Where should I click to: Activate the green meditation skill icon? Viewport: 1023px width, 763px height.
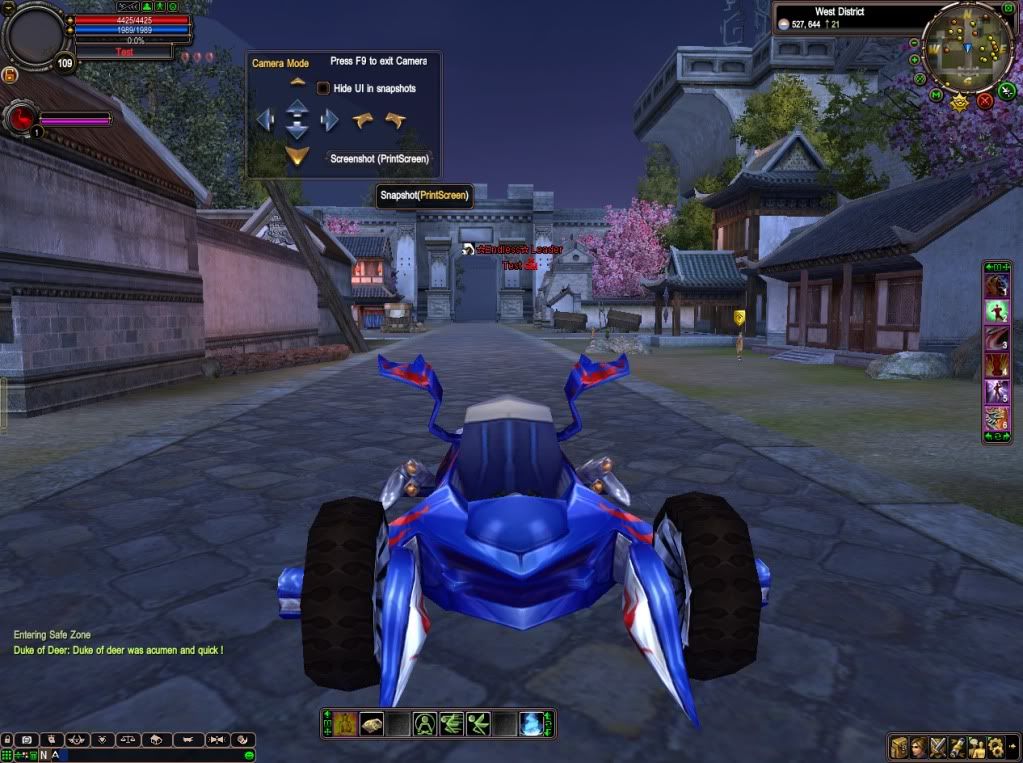pyautogui.click(x=425, y=723)
